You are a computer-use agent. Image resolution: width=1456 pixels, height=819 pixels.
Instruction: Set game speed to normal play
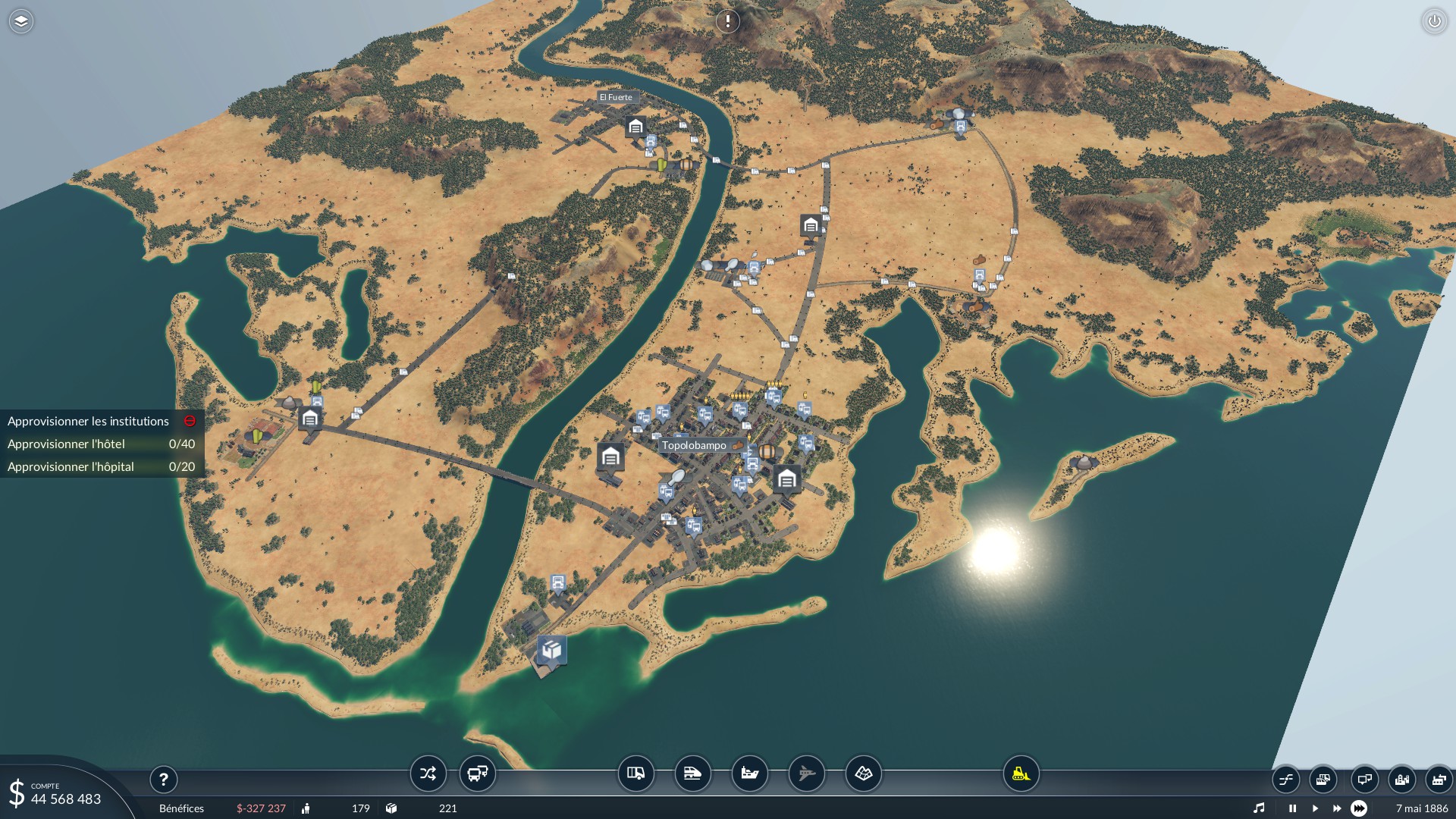pyautogui.click(x=1315, y=808)
